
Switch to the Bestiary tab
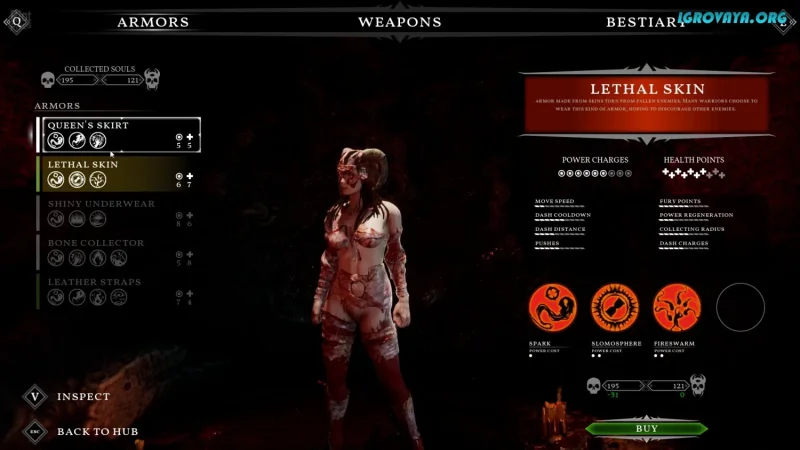pos(646,22)
